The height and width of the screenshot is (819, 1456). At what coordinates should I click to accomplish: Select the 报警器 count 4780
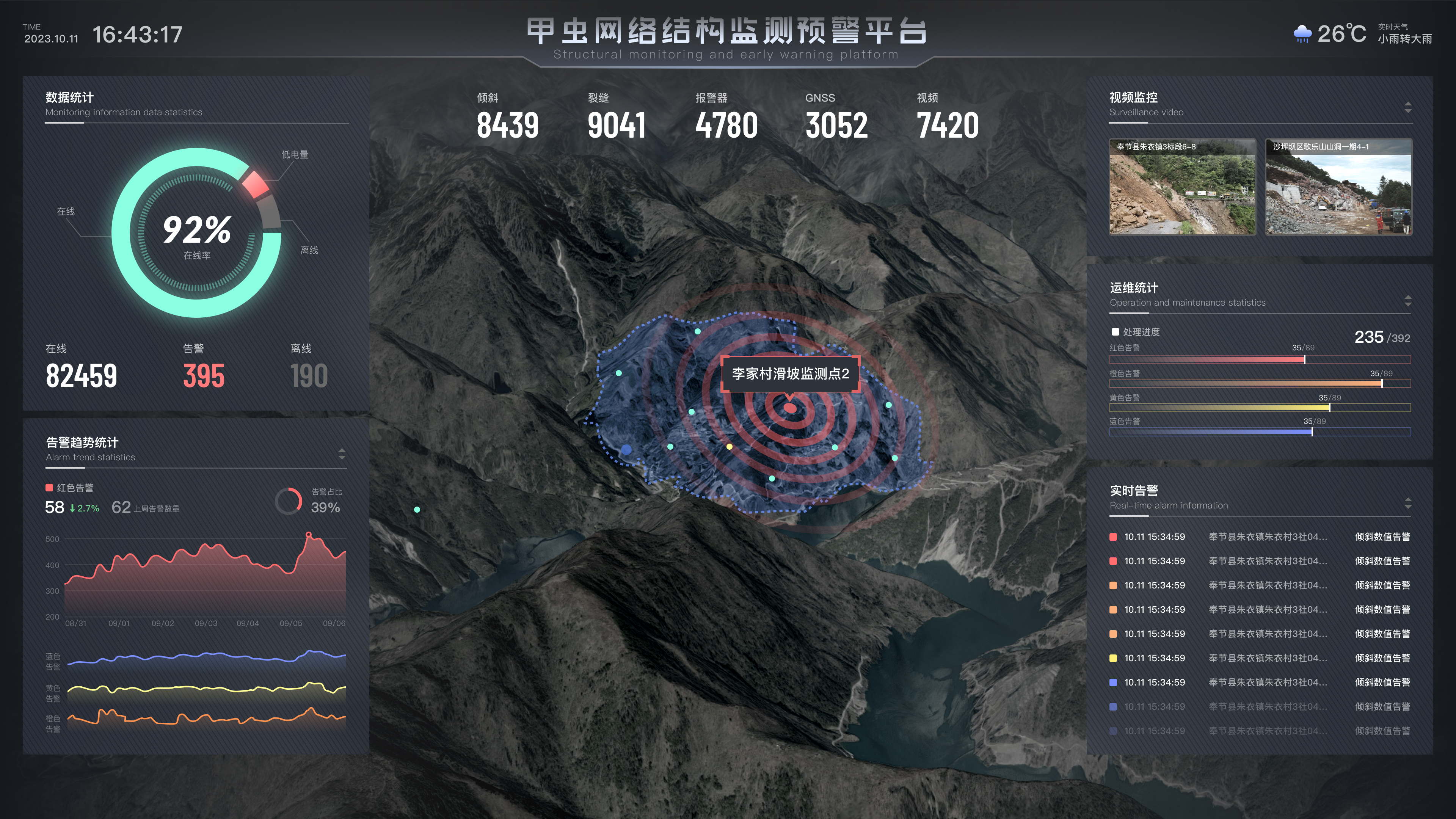[x=726, y=126]
